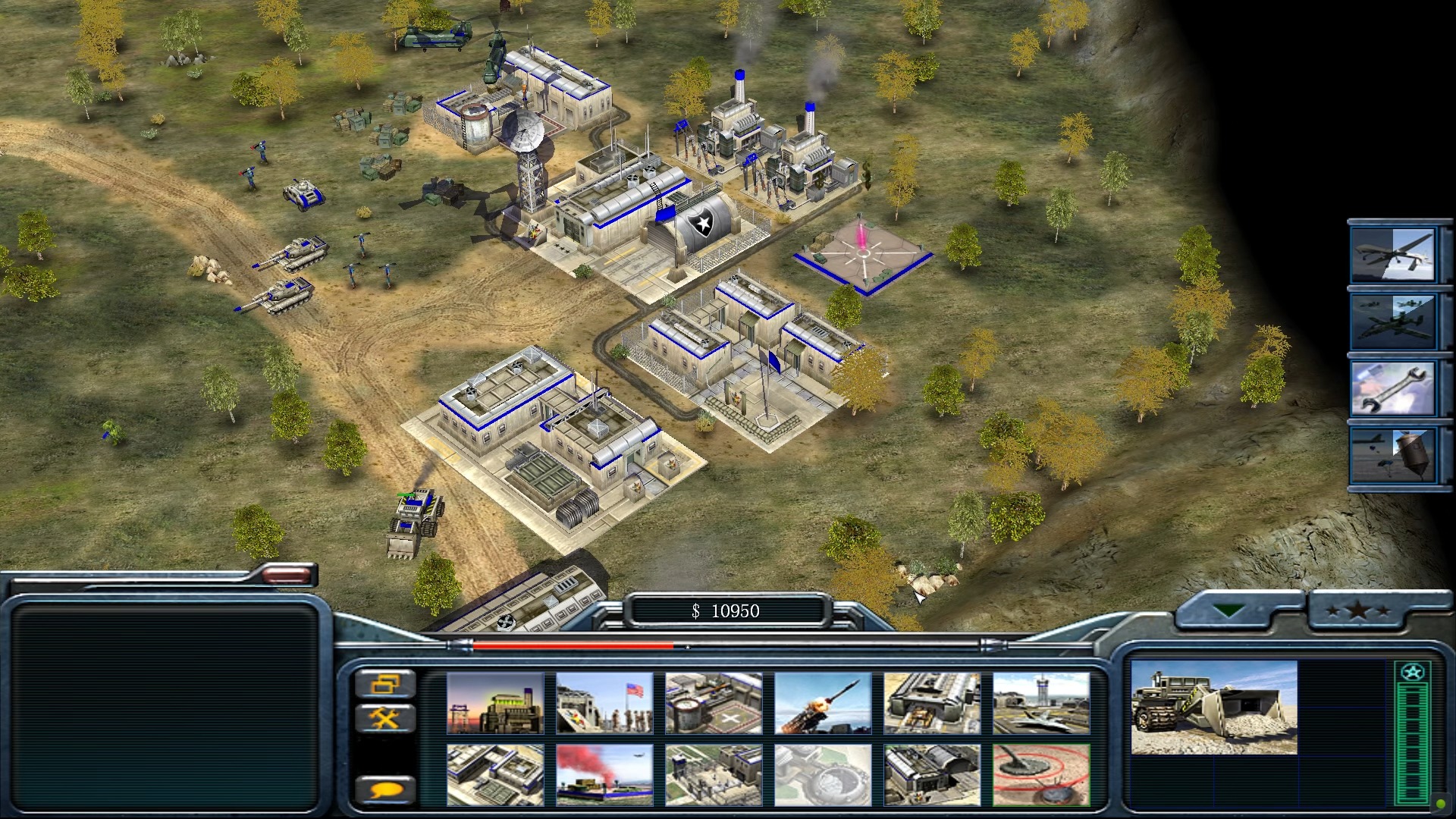Call the A-10 strike general power

pos(1392,322)
